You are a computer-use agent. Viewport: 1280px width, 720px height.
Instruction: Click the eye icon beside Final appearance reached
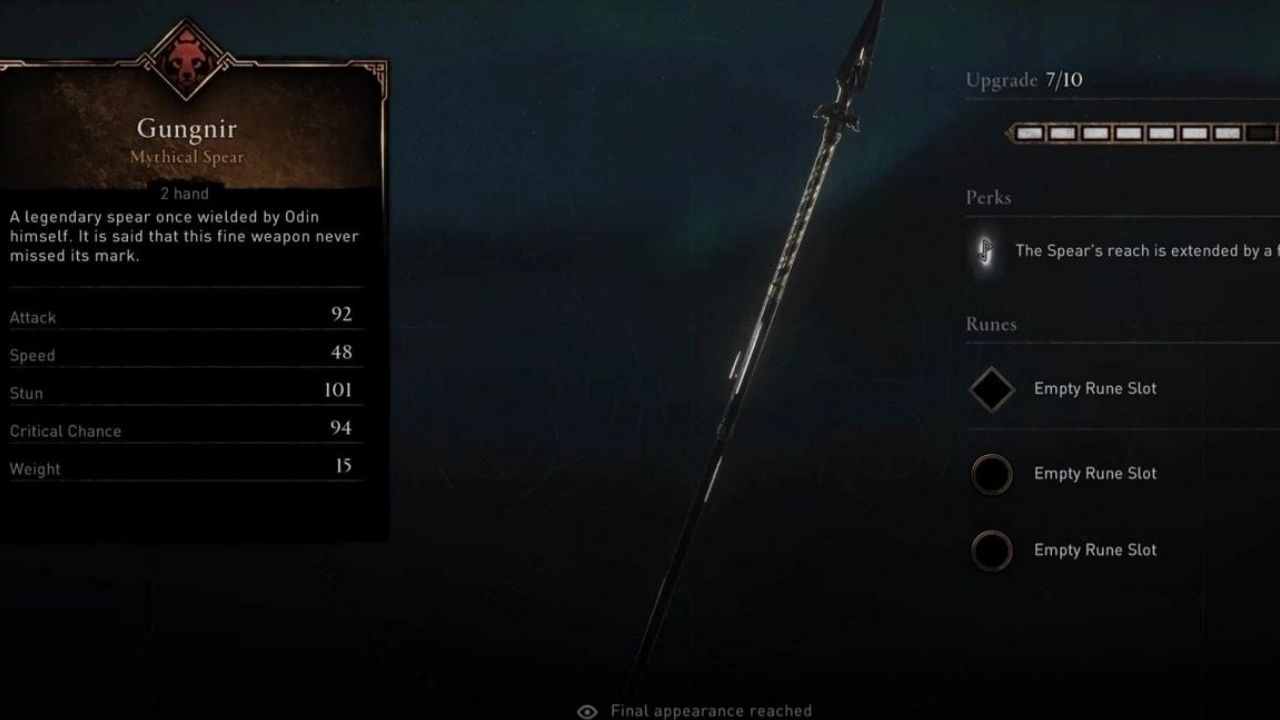pyautogui.click(x=587, y=711)
